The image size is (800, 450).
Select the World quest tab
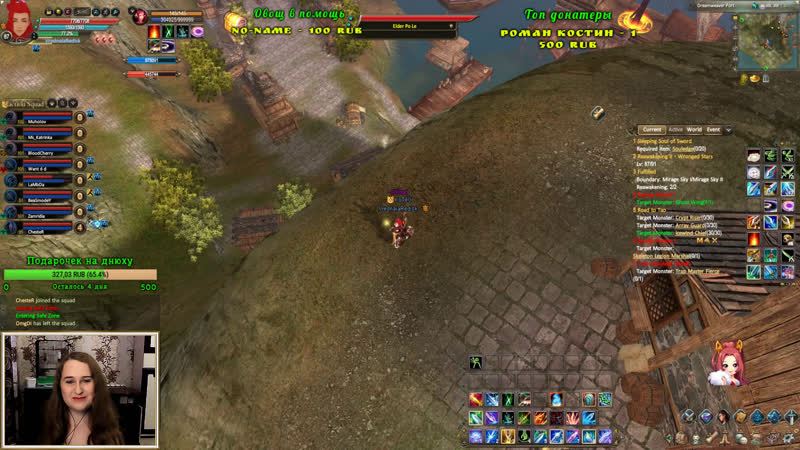tap(693, 130)
